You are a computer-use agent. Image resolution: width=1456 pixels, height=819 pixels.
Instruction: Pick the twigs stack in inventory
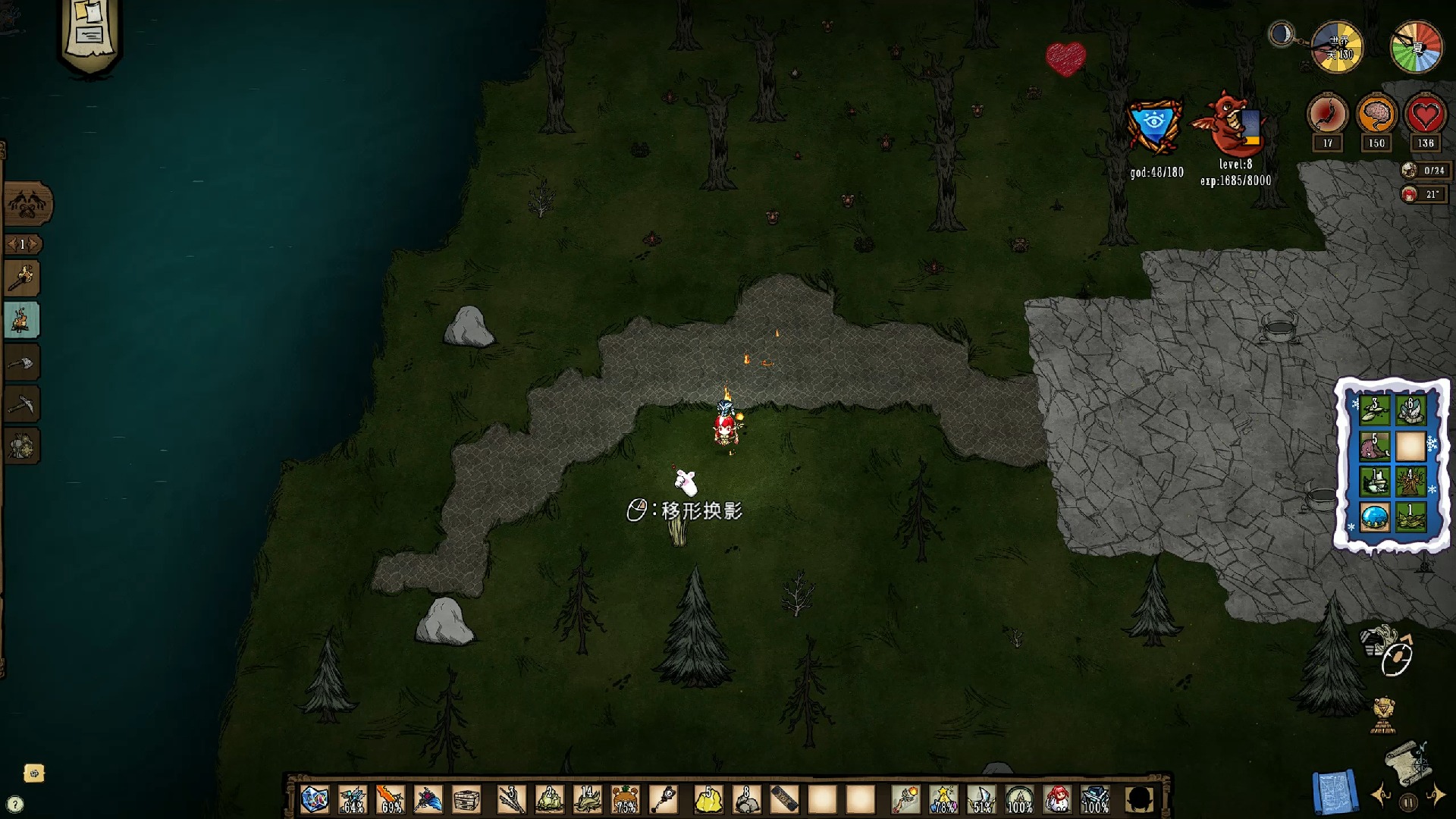510,799
